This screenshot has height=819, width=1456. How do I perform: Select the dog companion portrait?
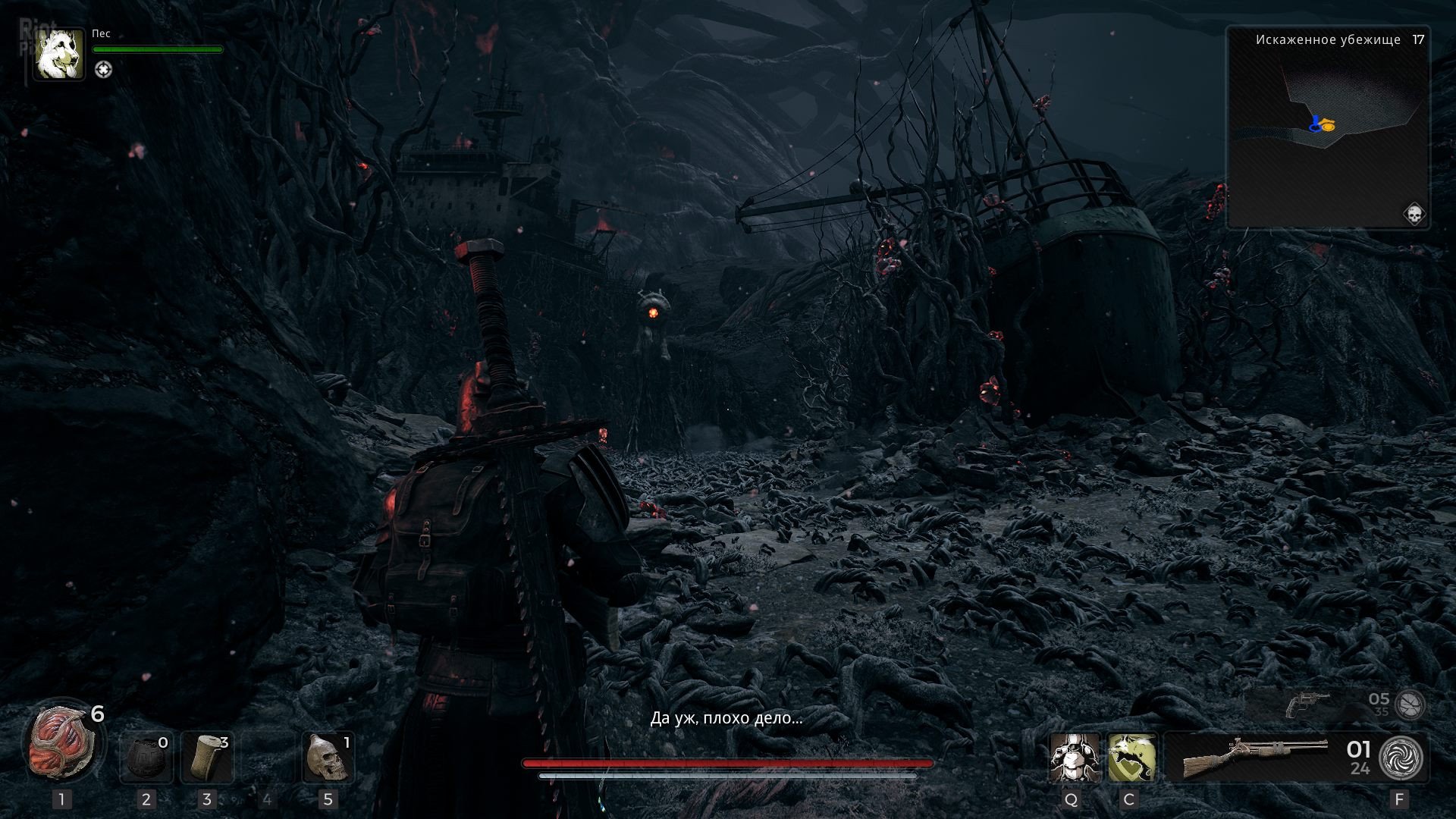tap(59, 55)
